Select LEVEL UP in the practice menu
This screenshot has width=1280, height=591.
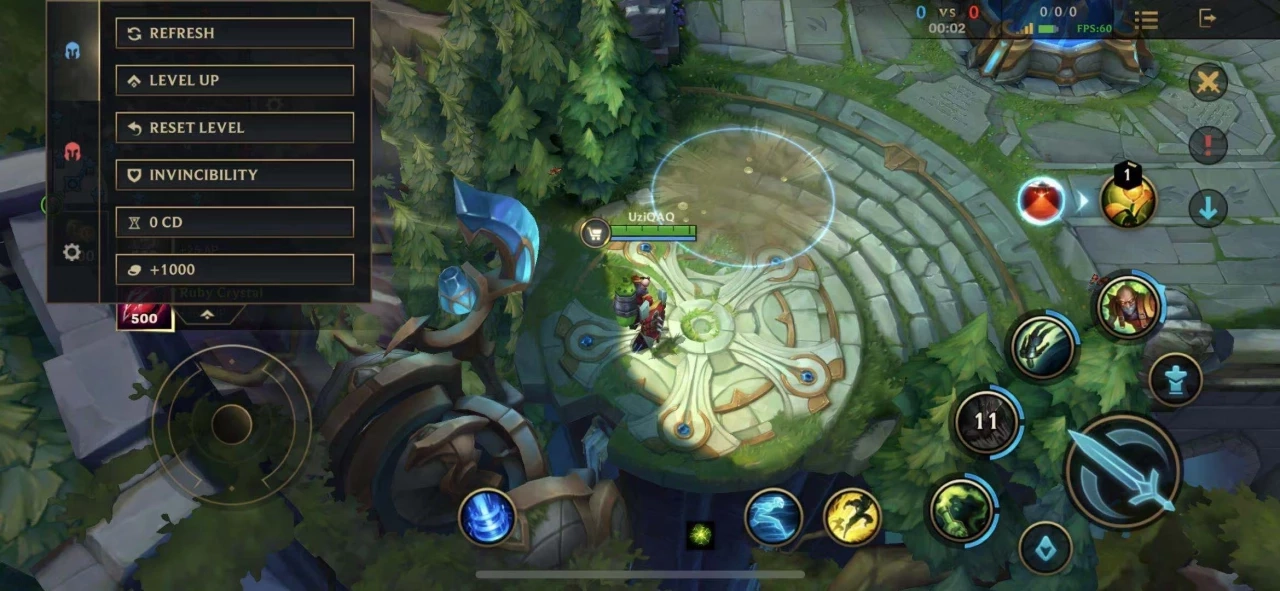[234, 80]
